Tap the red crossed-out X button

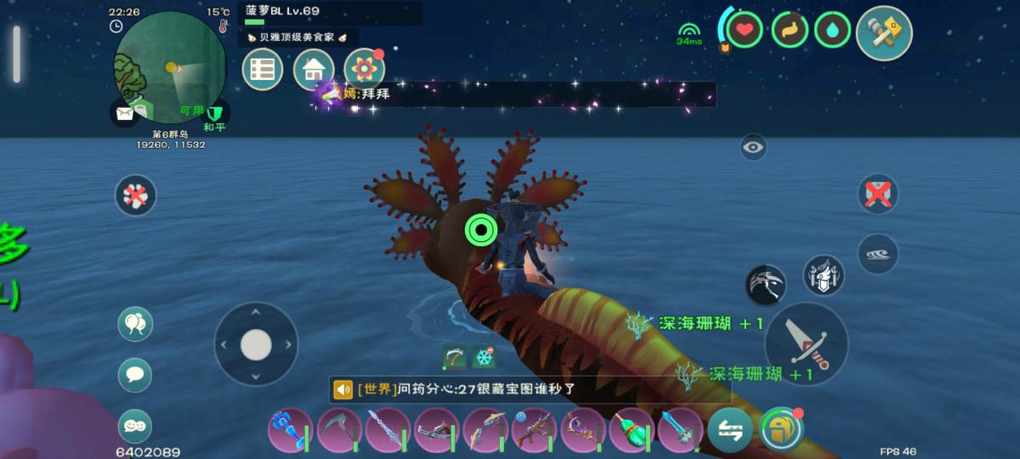point(877,194)
